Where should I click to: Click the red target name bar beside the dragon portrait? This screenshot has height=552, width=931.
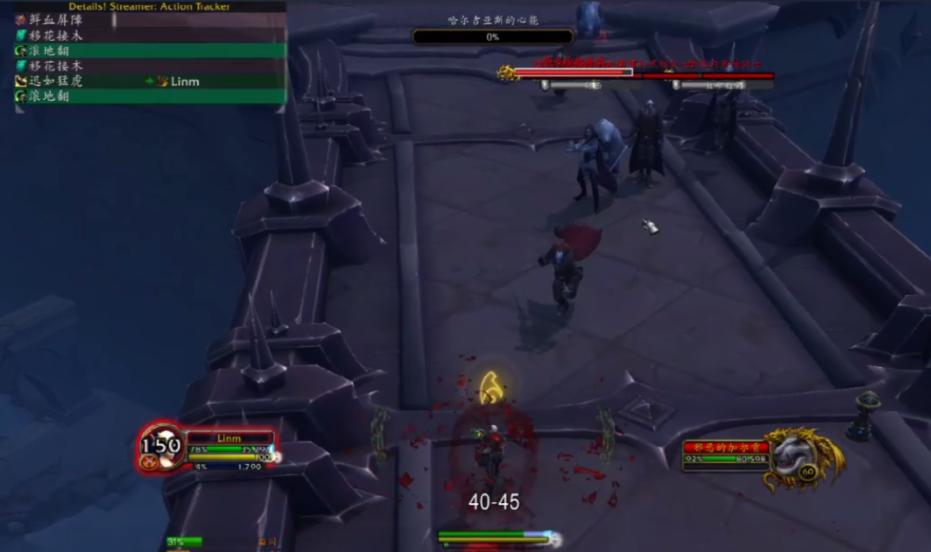(725, 447)
